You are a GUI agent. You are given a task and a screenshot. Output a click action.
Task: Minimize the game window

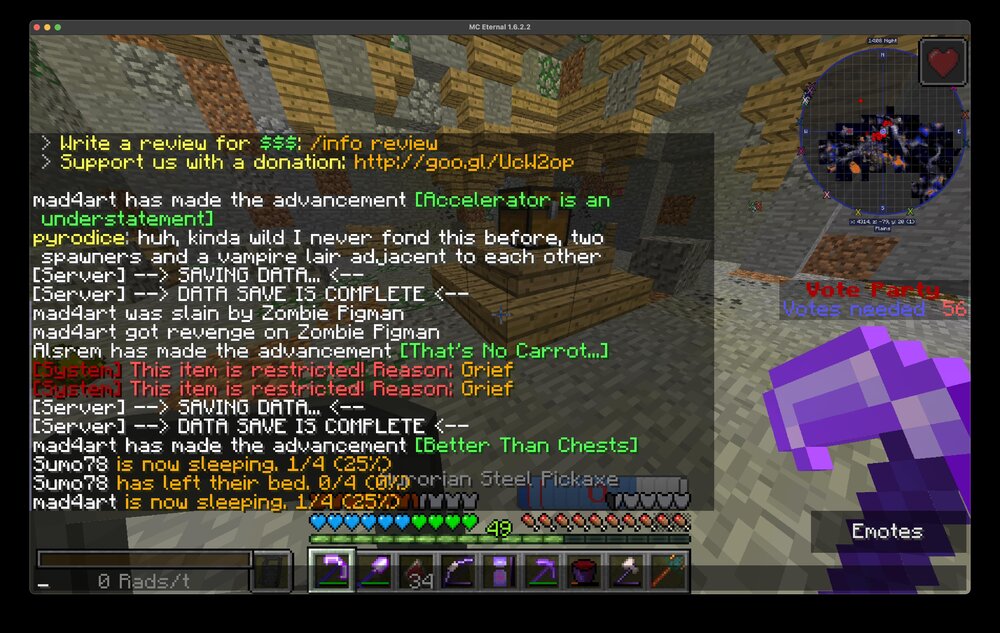47,27
